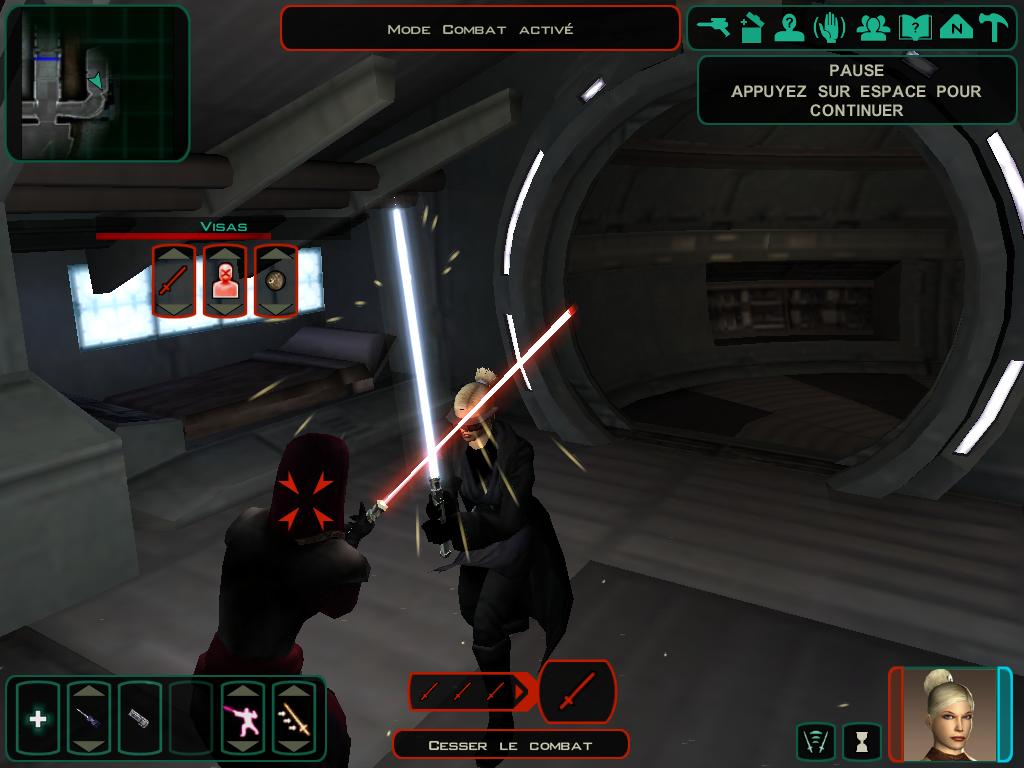Open the abilities menu with the hand icon
Image resolution: width=1024 pixels, height=768 pixels.
(830, 28)
